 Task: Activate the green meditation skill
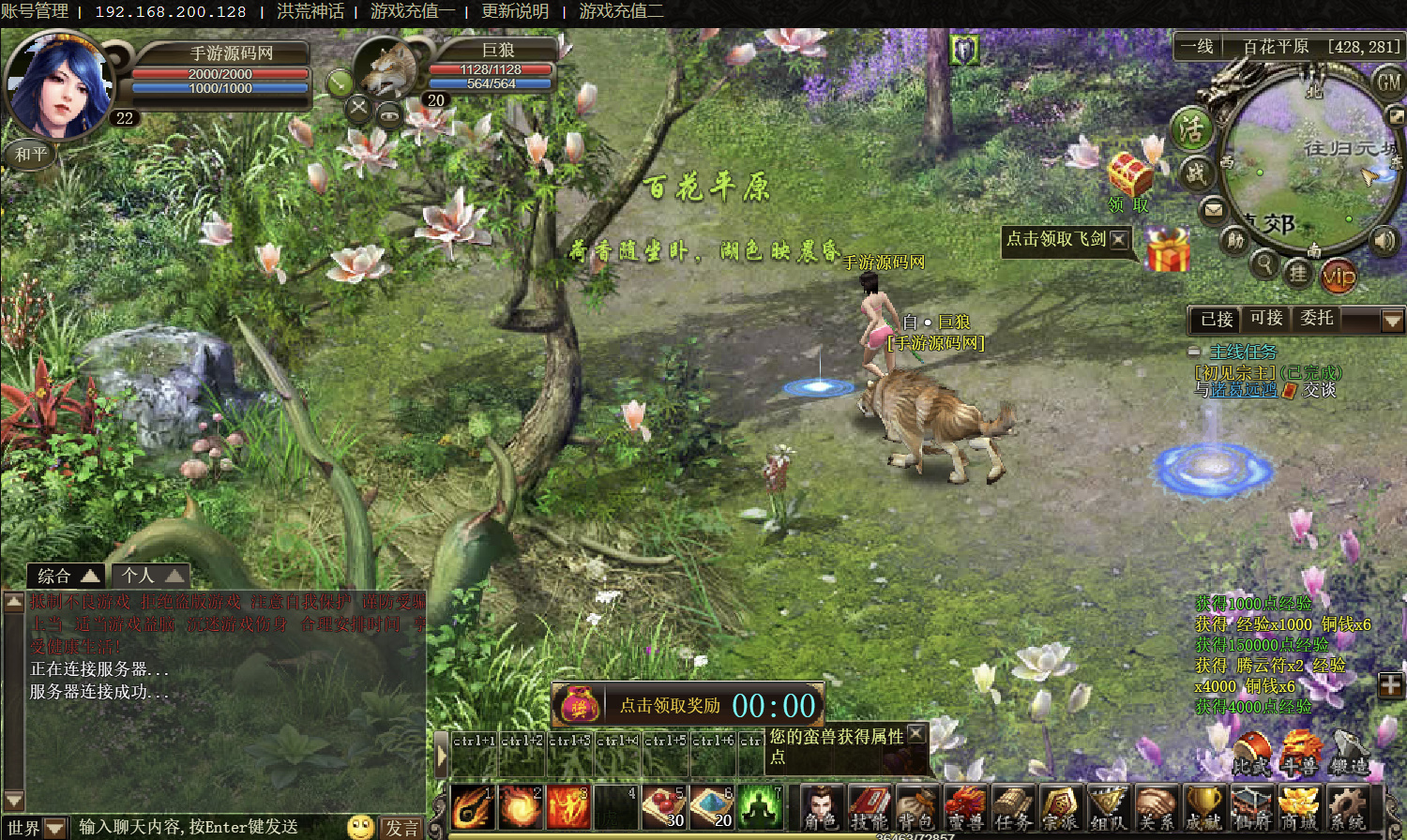[x=760, y=806]
